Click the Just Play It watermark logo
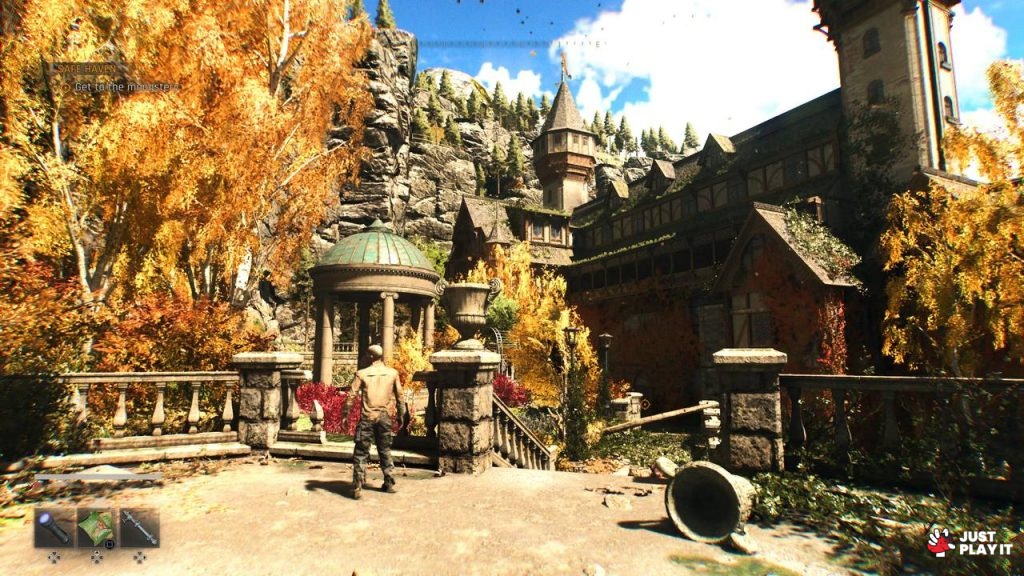This screenshot has width=1024, height=576. (x=970, y=542)
